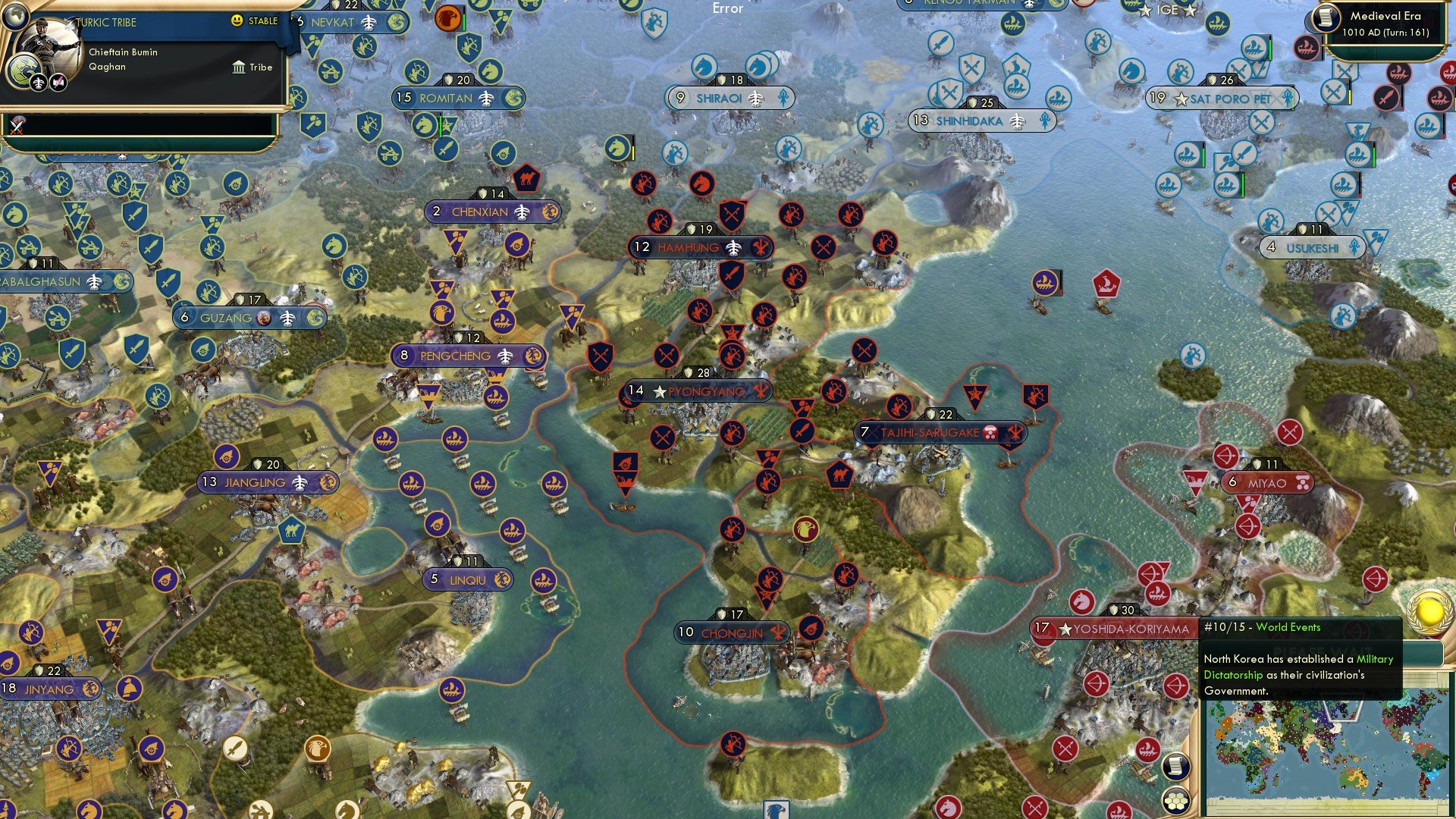Toggle the hex grid overlay icon near the minimap
The width and height of the screenshot is (1456, 819).
pos(1176,800)
